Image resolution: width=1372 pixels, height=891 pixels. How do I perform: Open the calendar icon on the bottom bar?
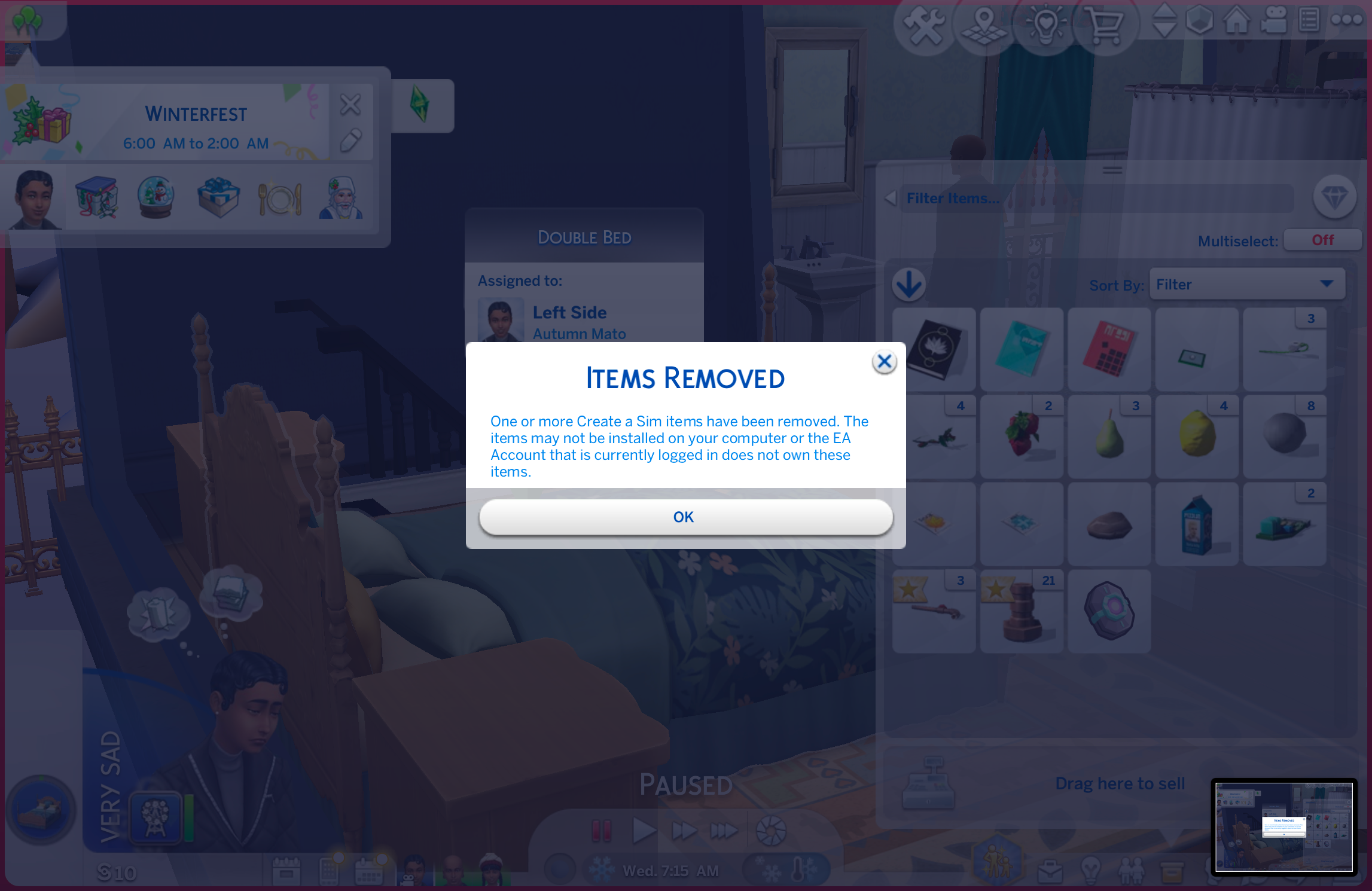click(x=369, y=872)
